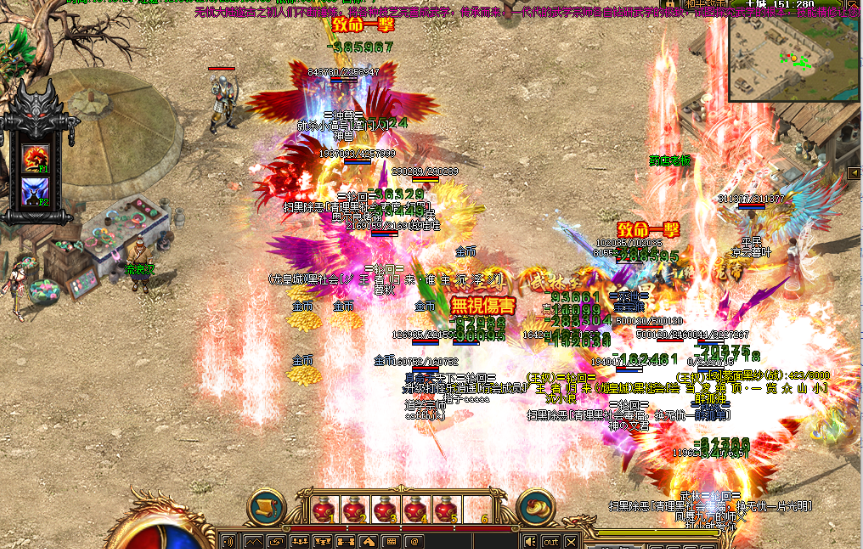Activate the F2 blue demon skill icon

pyautogui.click(x=38, y=191)
